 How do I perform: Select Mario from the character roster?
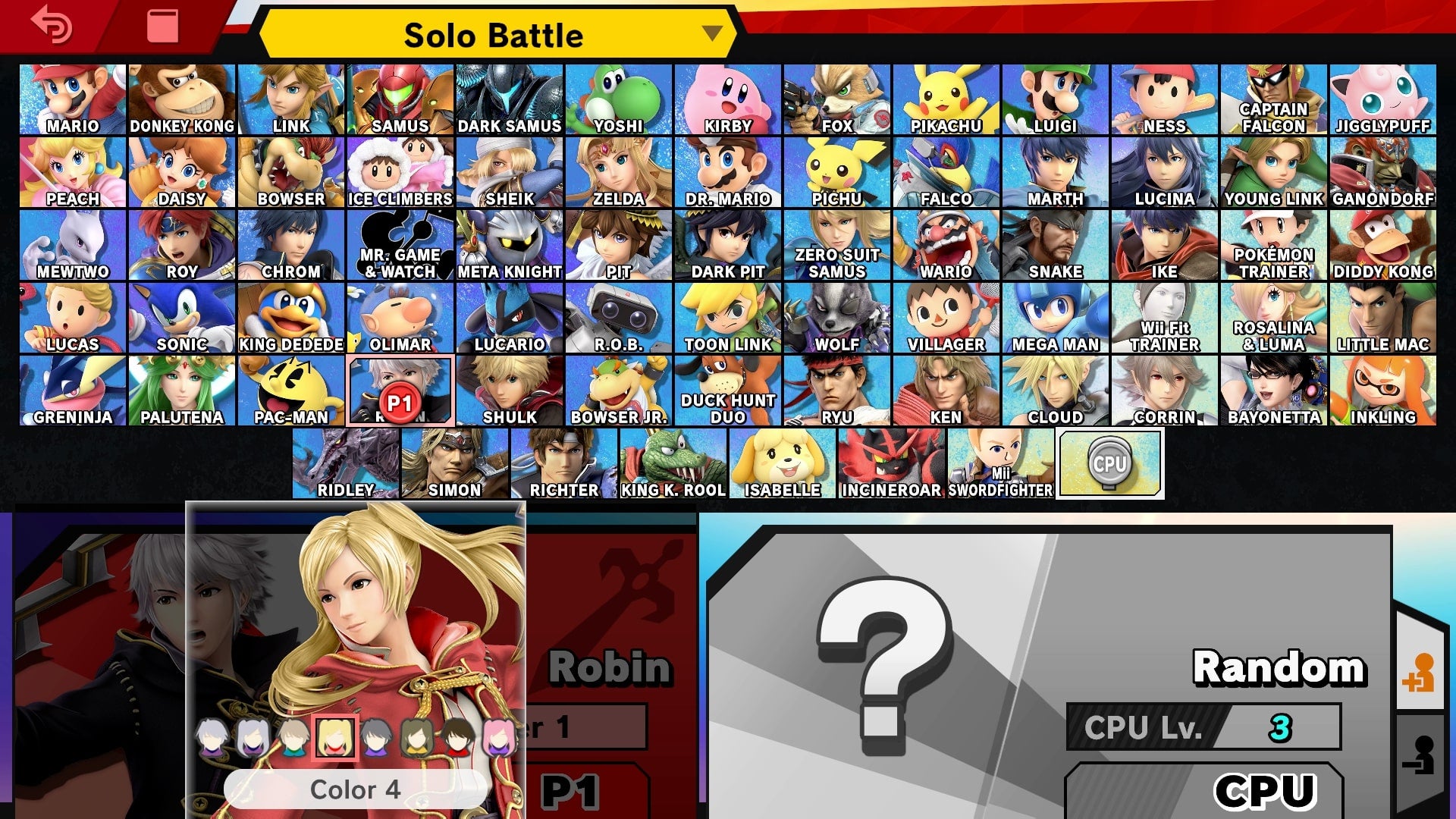[72, 99]
